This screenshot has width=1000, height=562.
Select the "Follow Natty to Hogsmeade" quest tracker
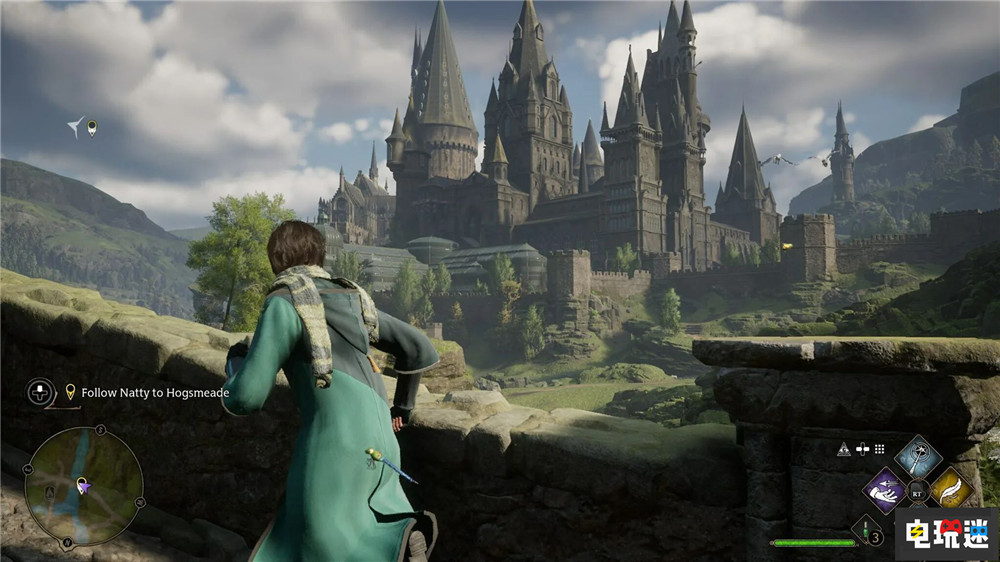(x=155, y=393)
